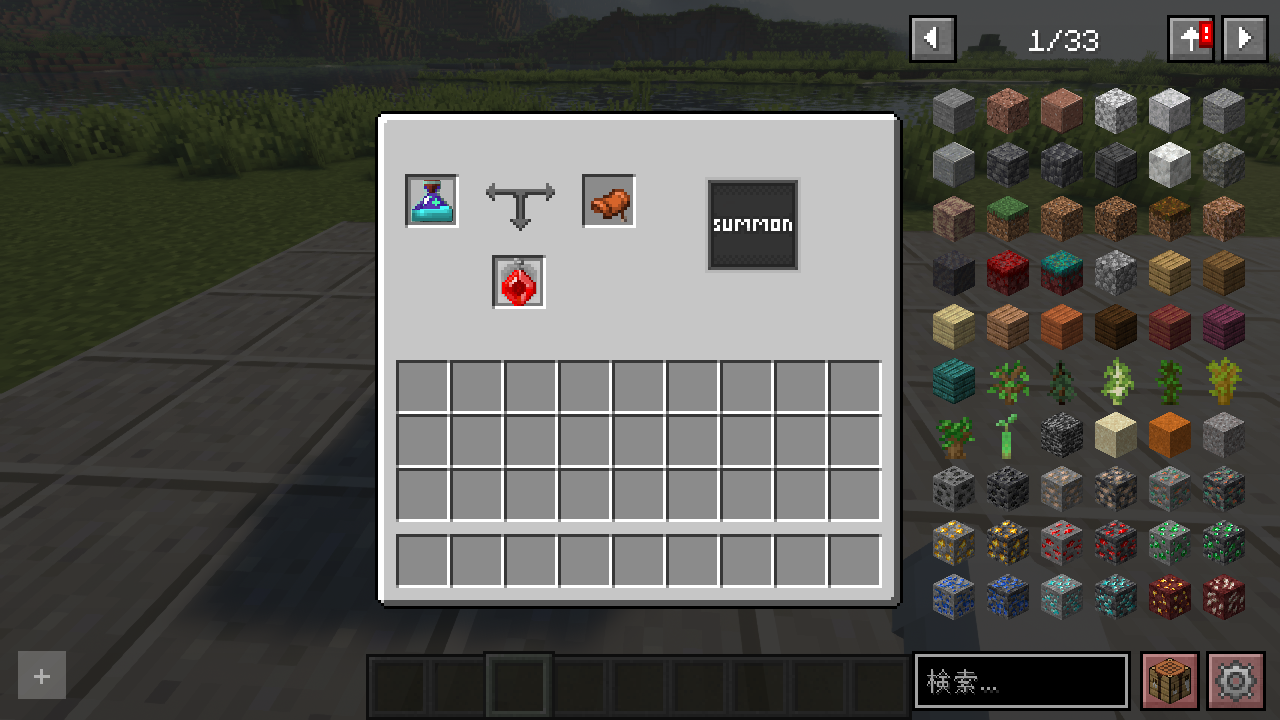Select the splash potion ingredient in the recipe

click(431, 201)
